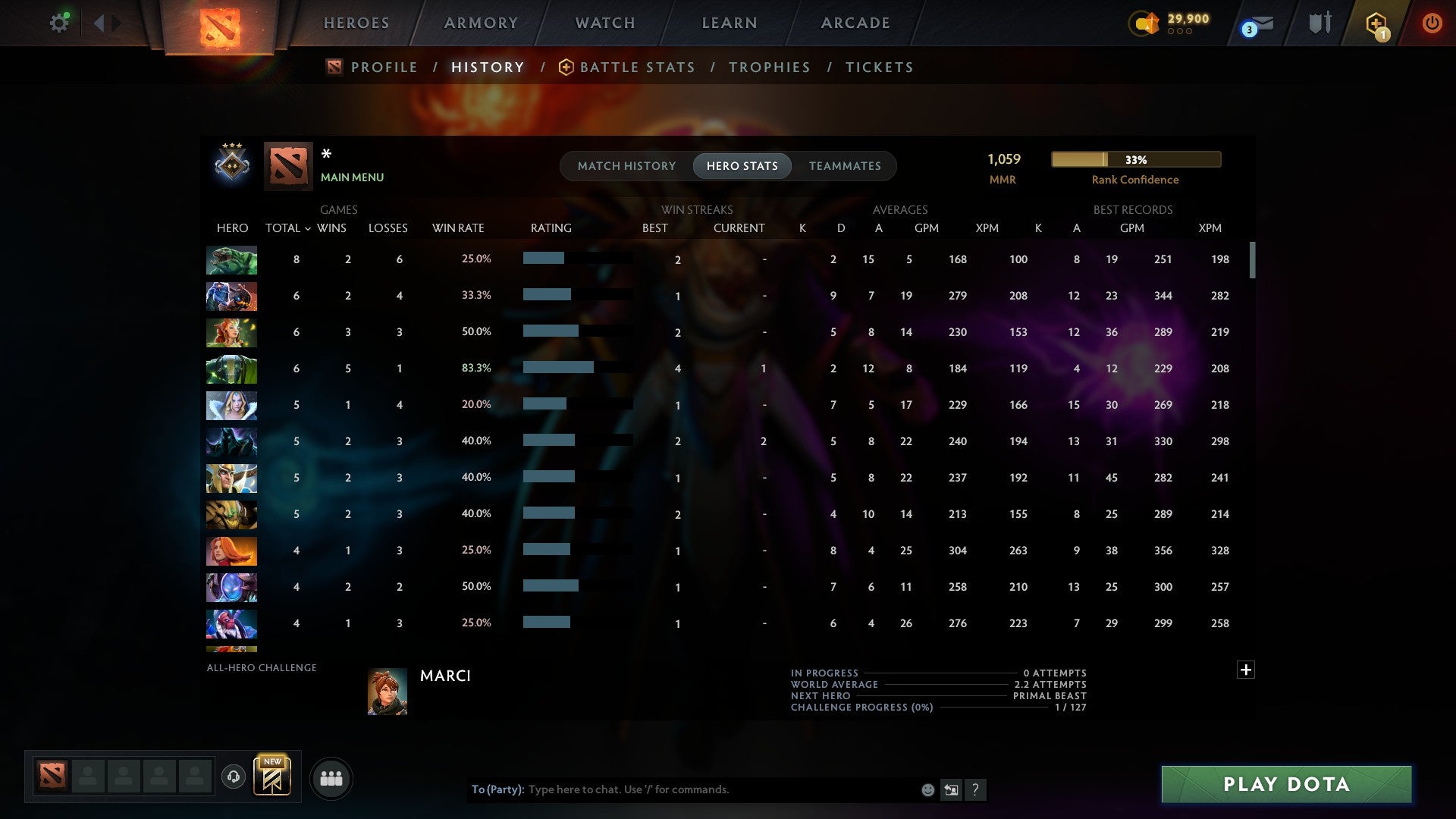The height and width of the screenshot is (819, 1456).
Task: Click the question mark help button
Action: point(977,789)
